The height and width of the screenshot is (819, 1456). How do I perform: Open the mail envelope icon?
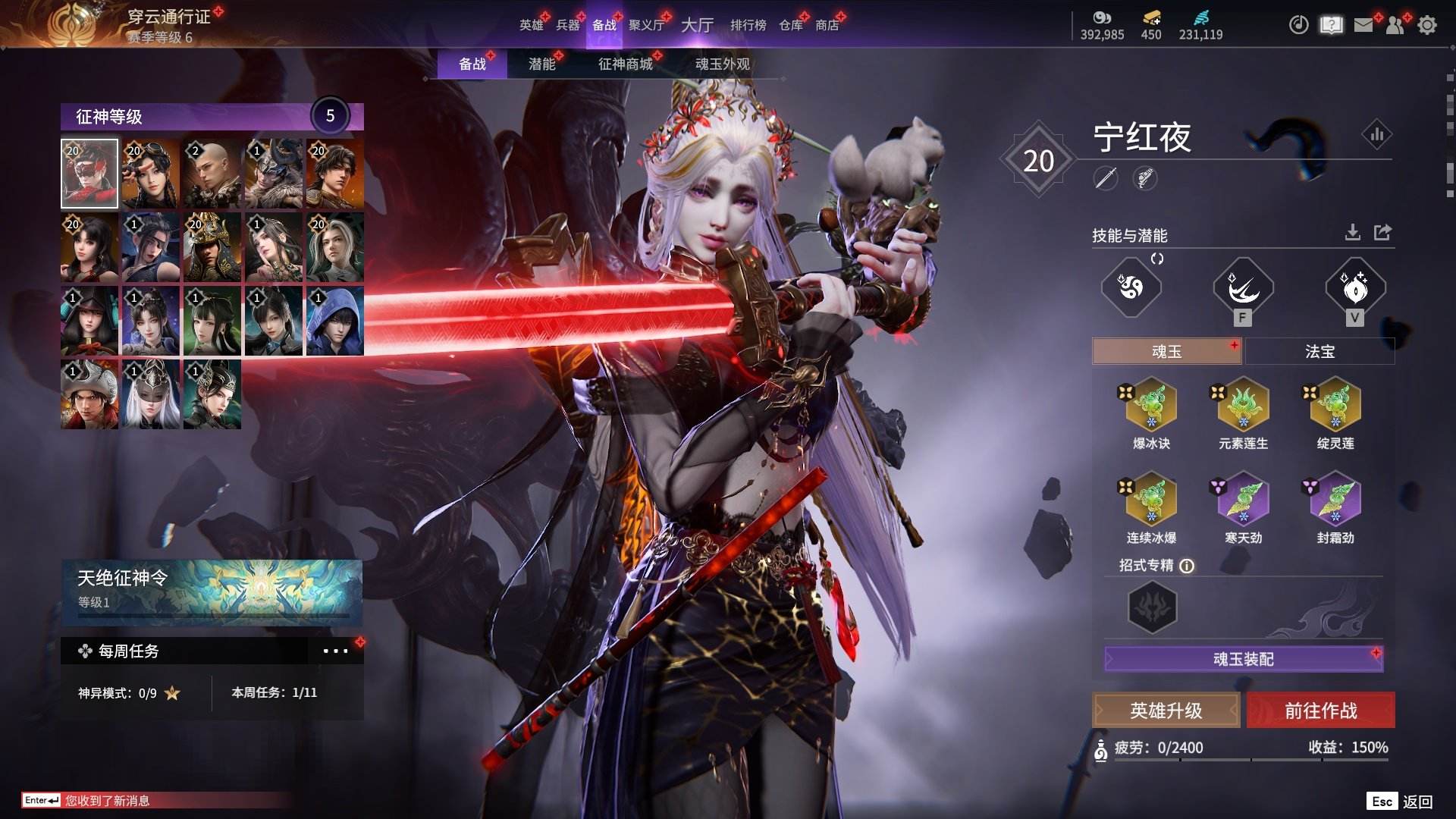(1363, 25)
